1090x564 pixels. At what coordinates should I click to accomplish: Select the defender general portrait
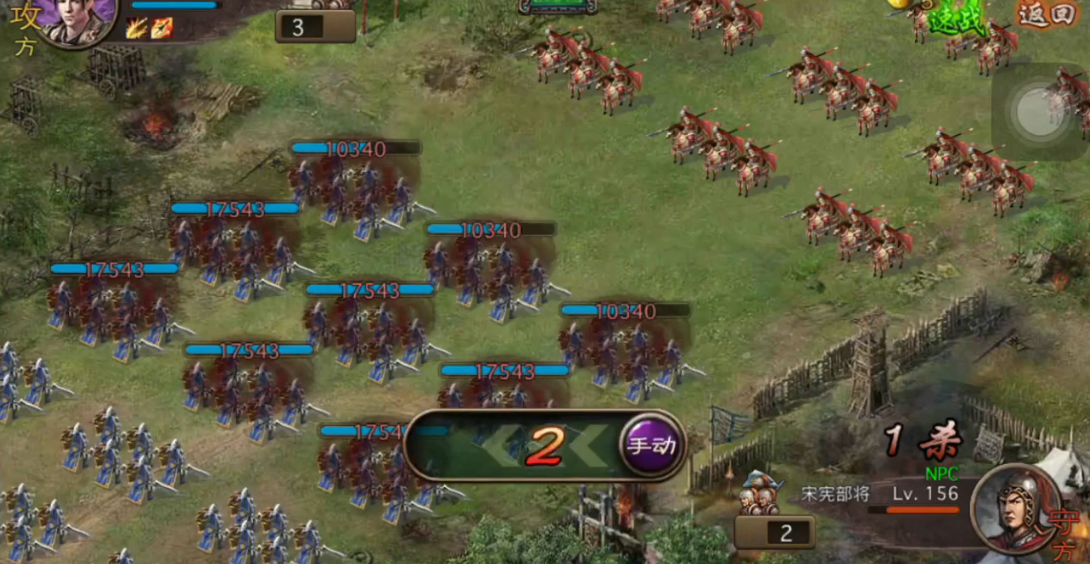coord(1014,508)
